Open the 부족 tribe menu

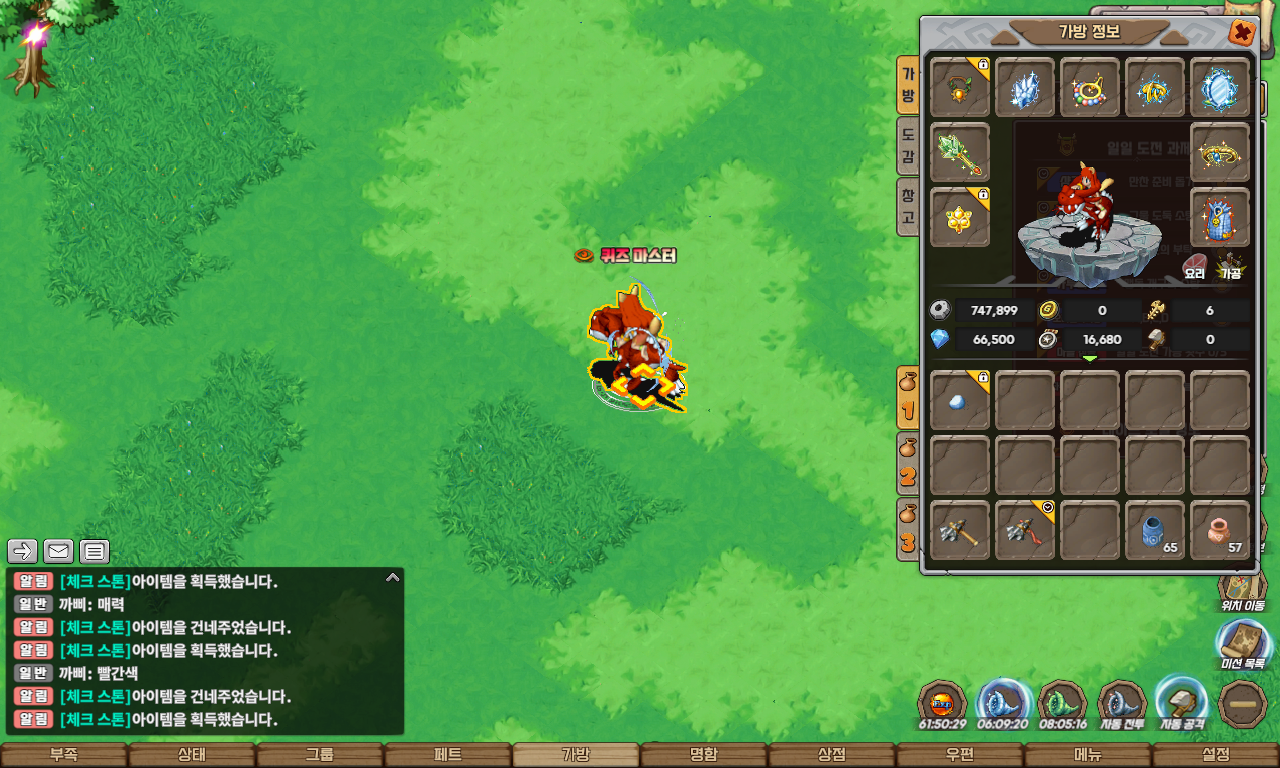coord(63,755)
